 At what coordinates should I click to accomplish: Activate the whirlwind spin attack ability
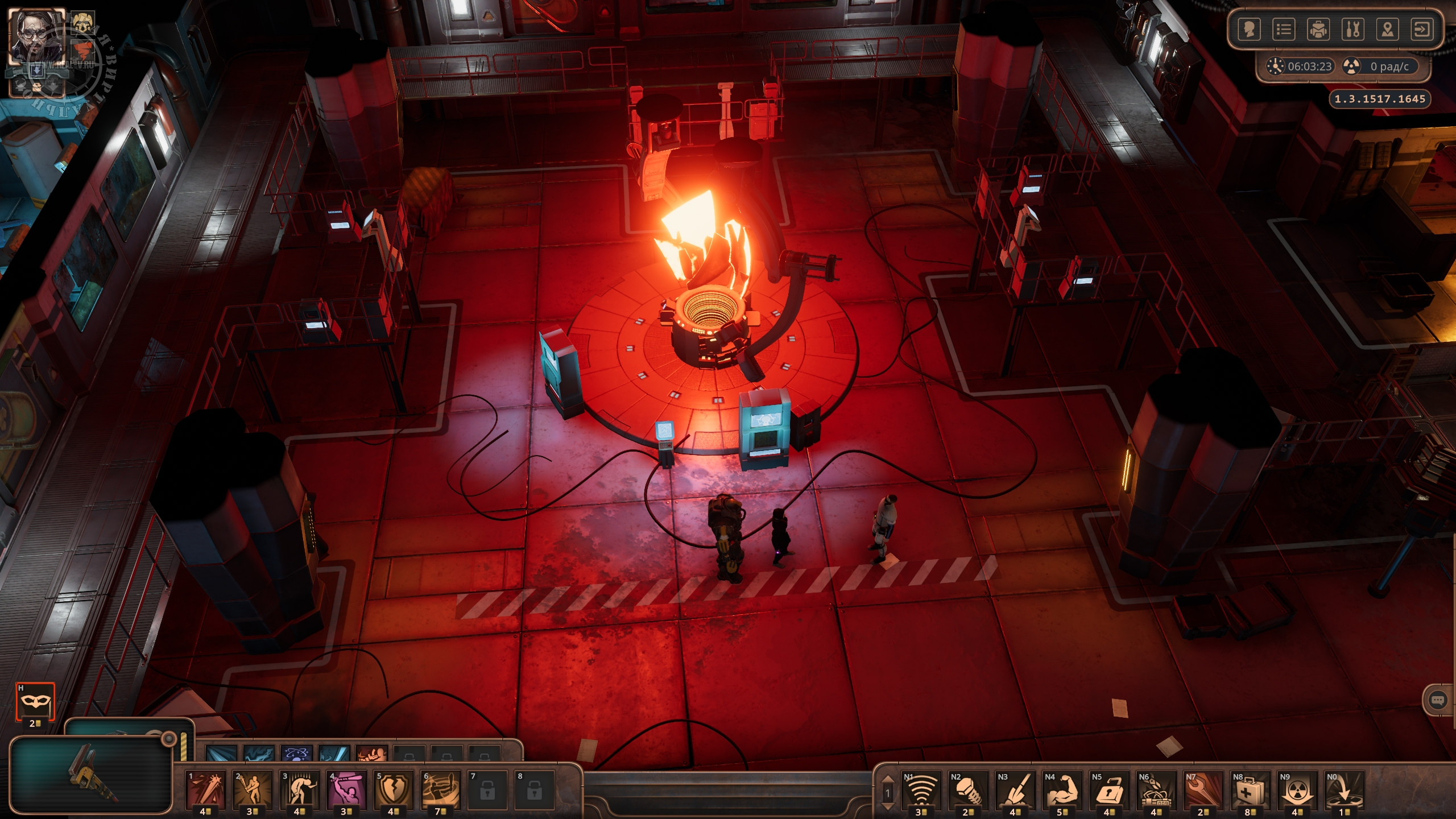point(441,789)
